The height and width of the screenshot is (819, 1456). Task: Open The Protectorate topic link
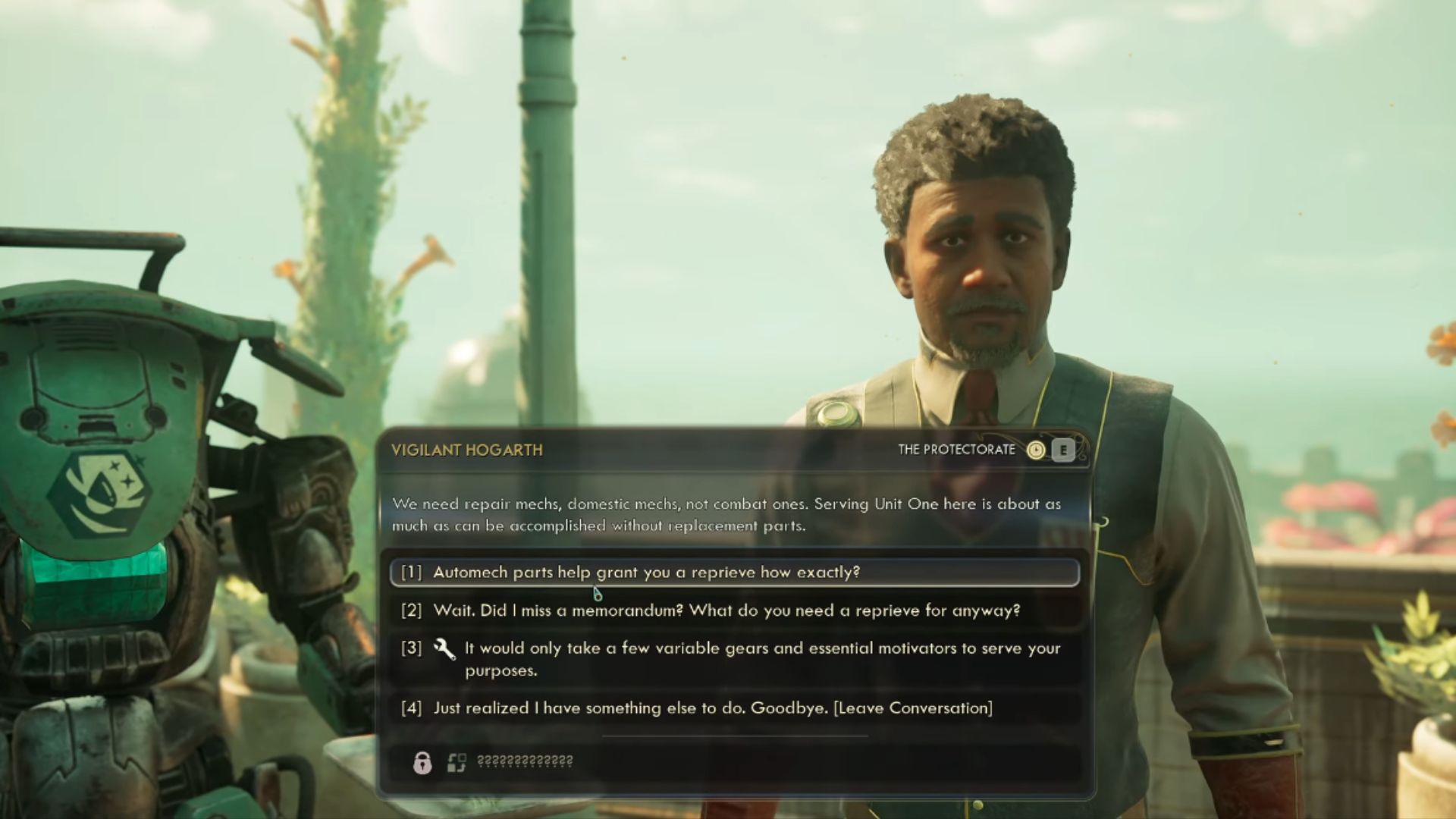[957, 449]
